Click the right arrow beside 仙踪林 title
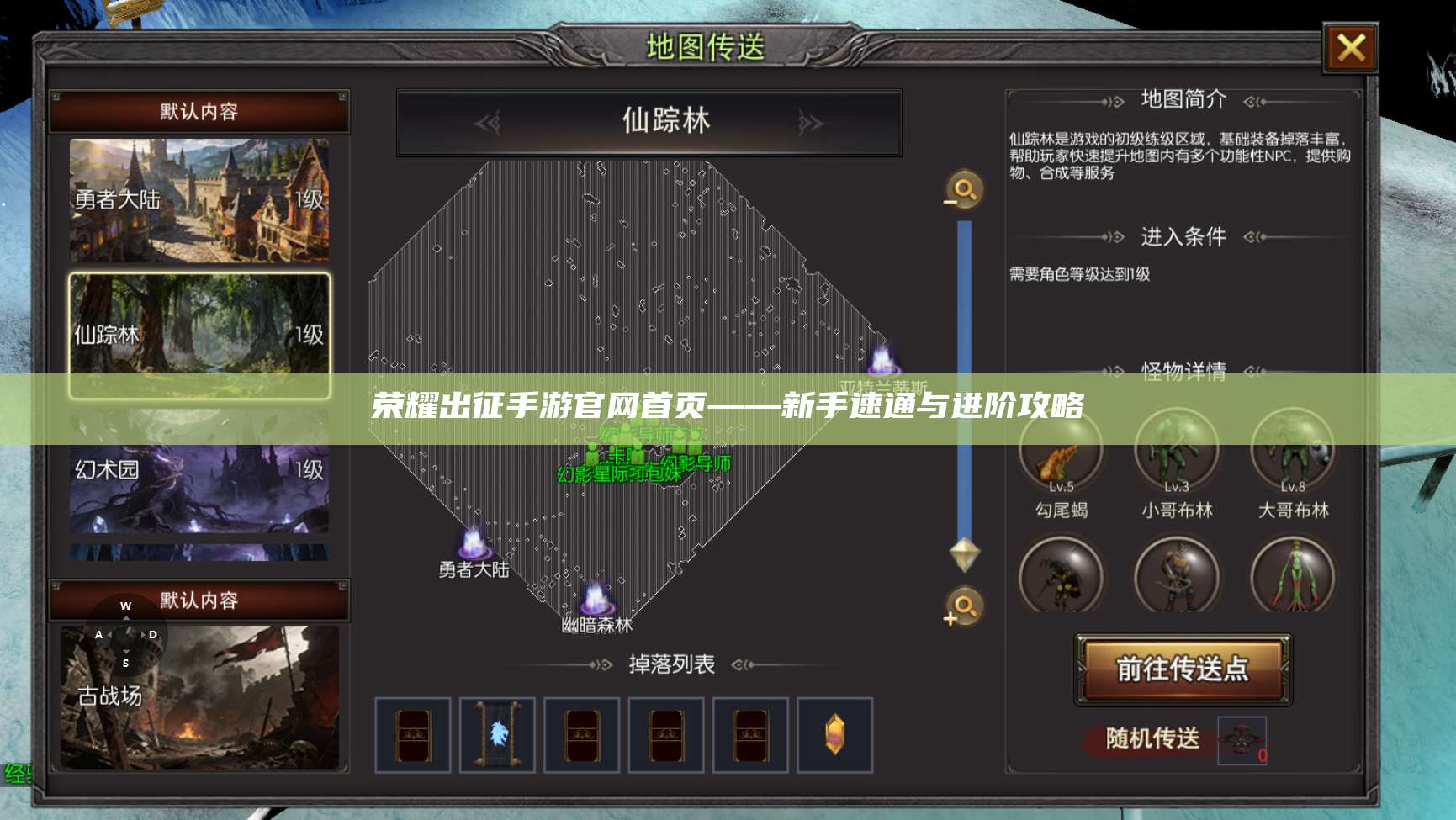The height and width of the screenshot is (820, 1456). click(809, 123)
